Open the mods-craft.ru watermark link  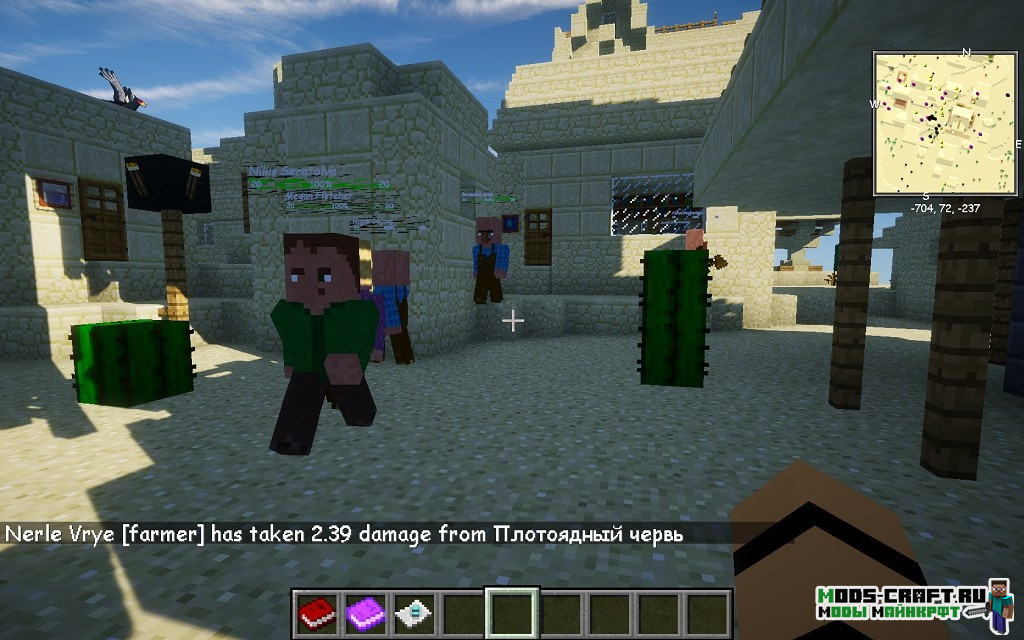[899, 602]
